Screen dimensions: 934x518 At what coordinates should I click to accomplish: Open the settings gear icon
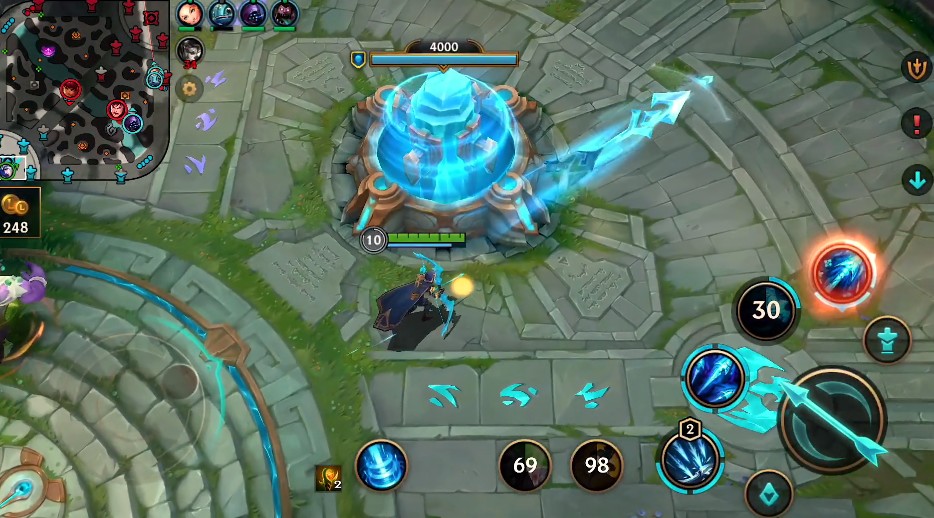(188, 88)
